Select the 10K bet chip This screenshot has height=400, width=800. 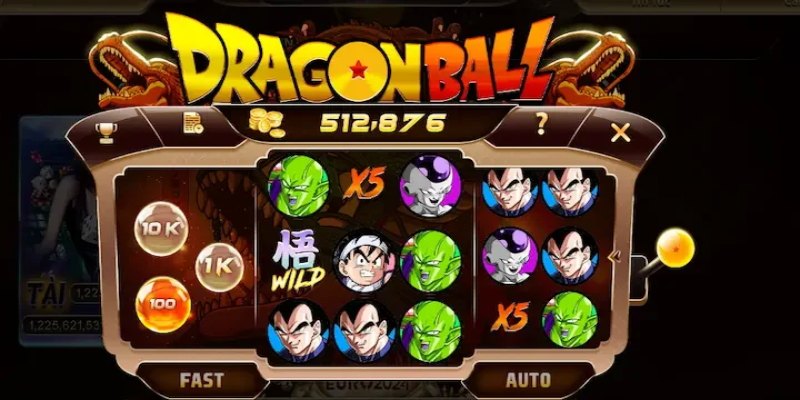(x=159, y=227)
